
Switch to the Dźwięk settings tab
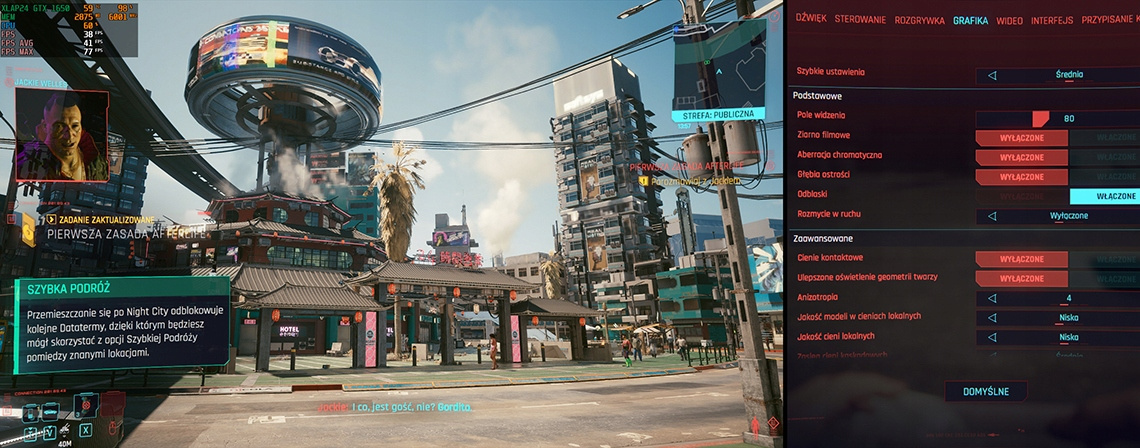pos(811,20)
